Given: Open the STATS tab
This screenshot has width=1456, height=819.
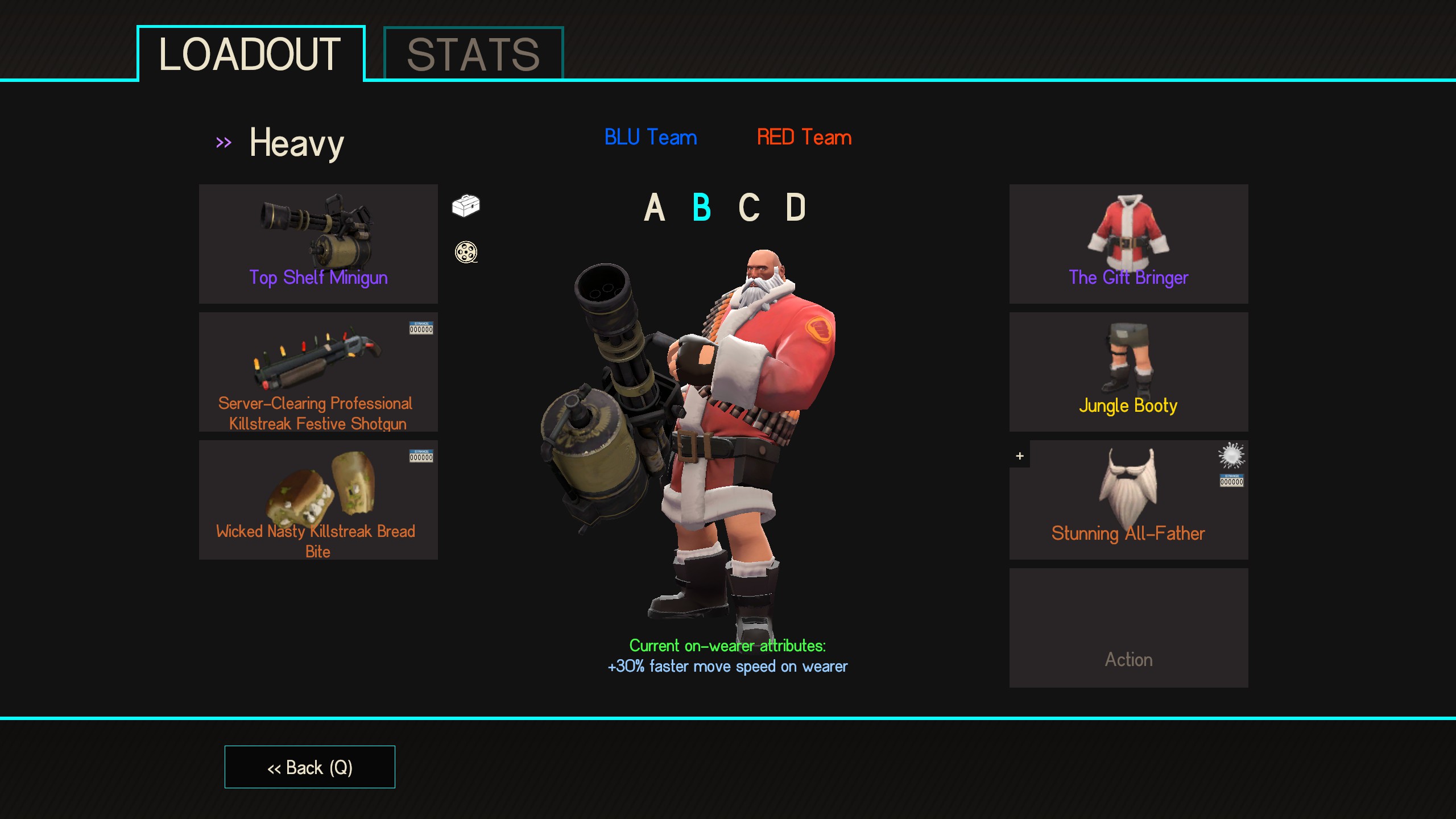Looking at the screenshot, I should click(x=473, y=55).
